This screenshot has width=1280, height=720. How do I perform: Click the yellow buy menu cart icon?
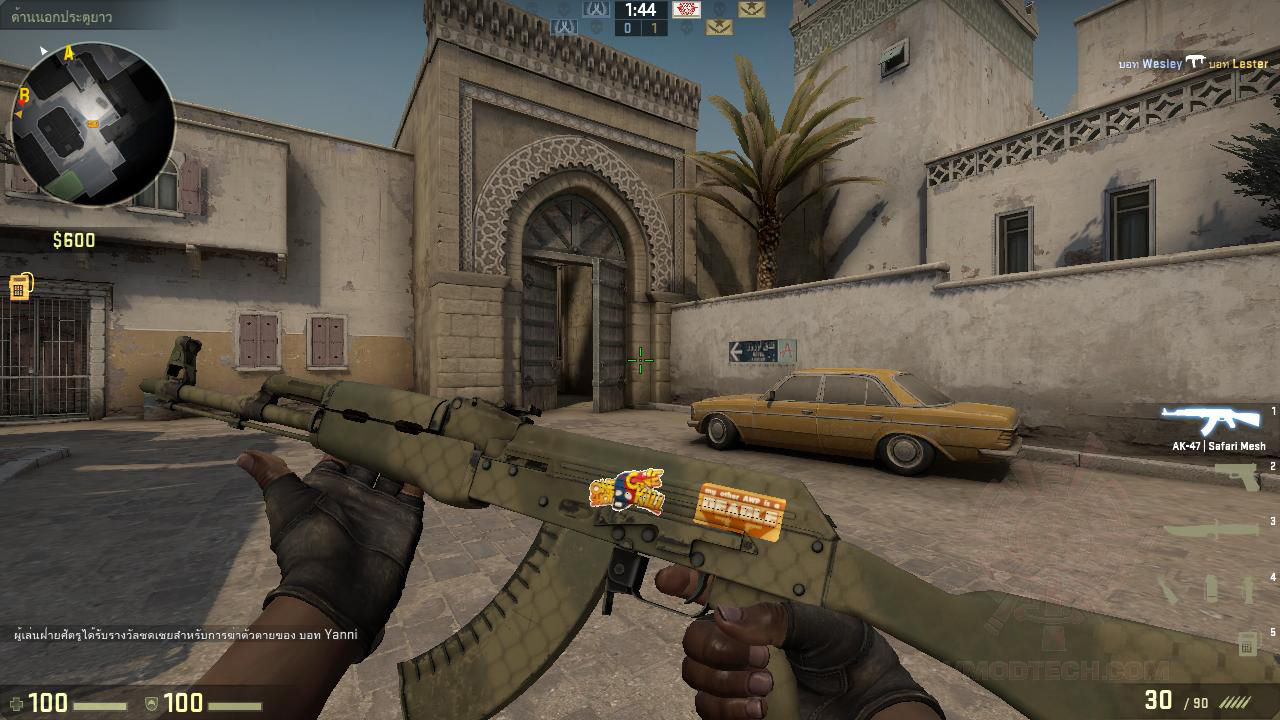[21, 284]
